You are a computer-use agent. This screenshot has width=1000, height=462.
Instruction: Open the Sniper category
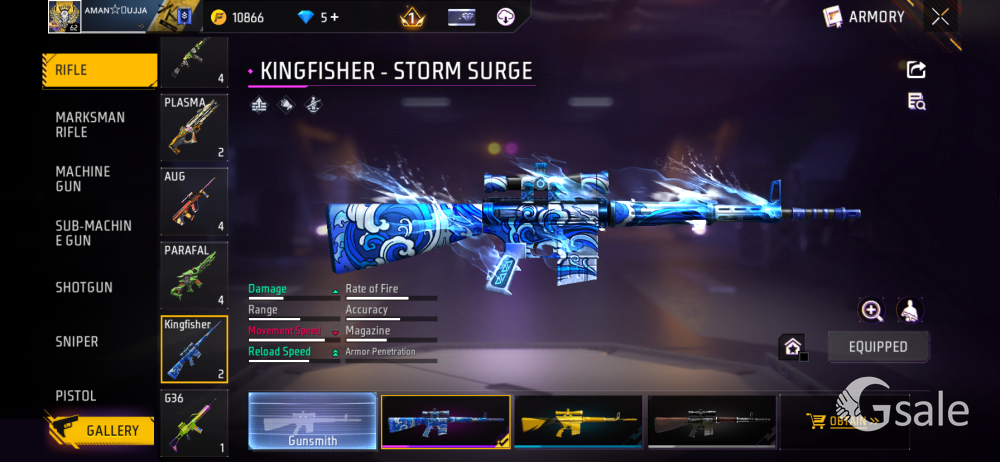(77, 342)
